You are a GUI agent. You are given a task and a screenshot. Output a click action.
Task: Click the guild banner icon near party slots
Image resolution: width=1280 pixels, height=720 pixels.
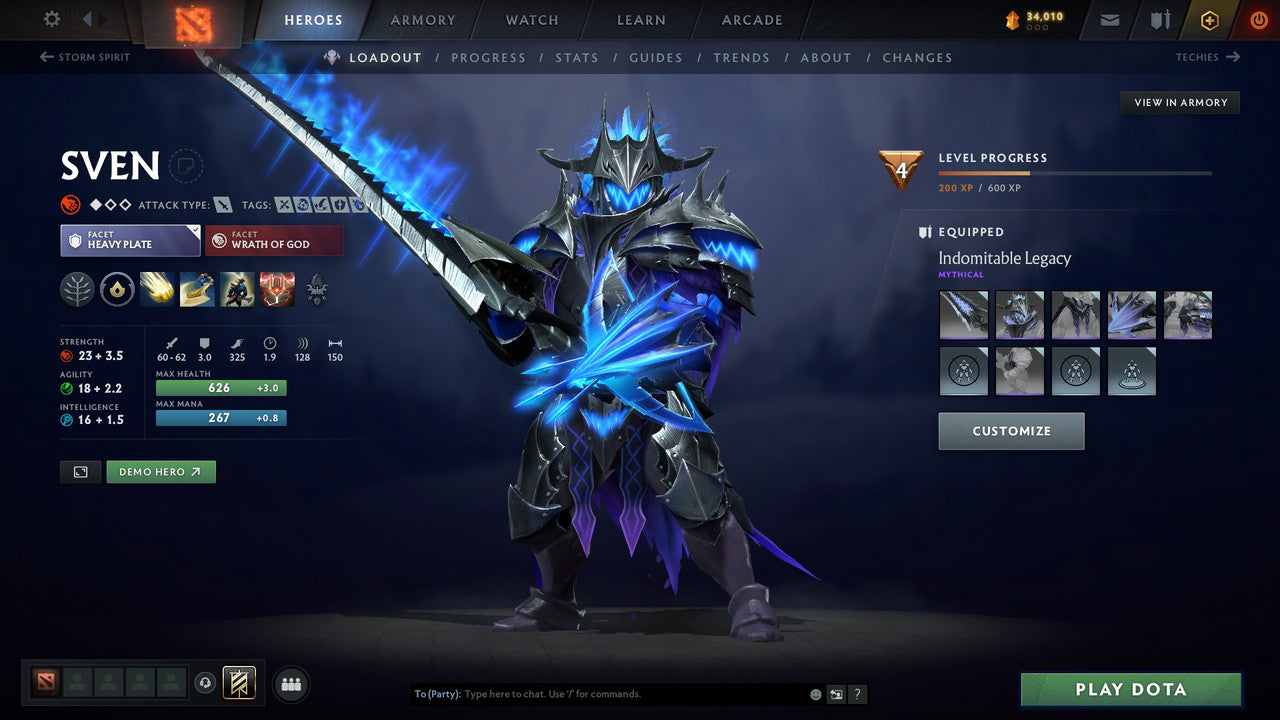(238, 683)
